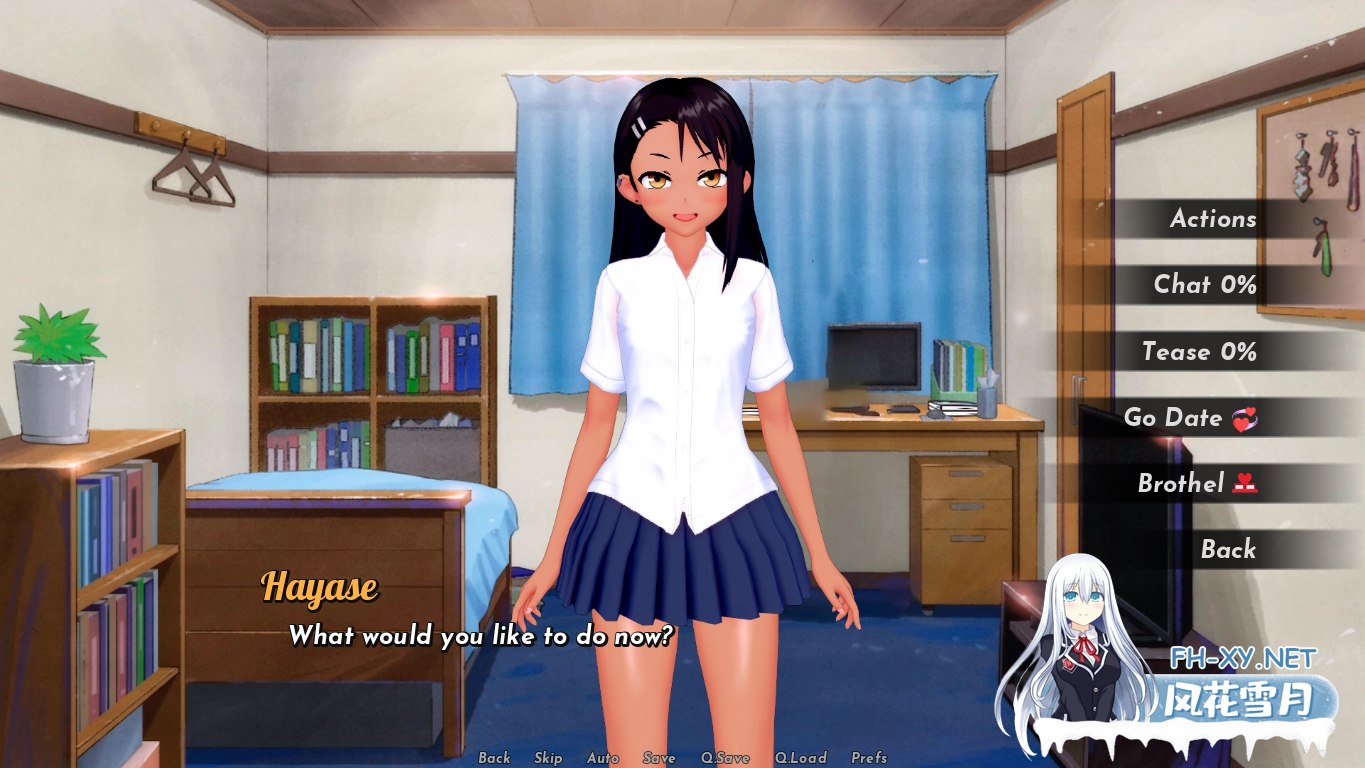Open the Save screen
The width and height of the screenshot is (1365, 768).
tap(658, 758)
